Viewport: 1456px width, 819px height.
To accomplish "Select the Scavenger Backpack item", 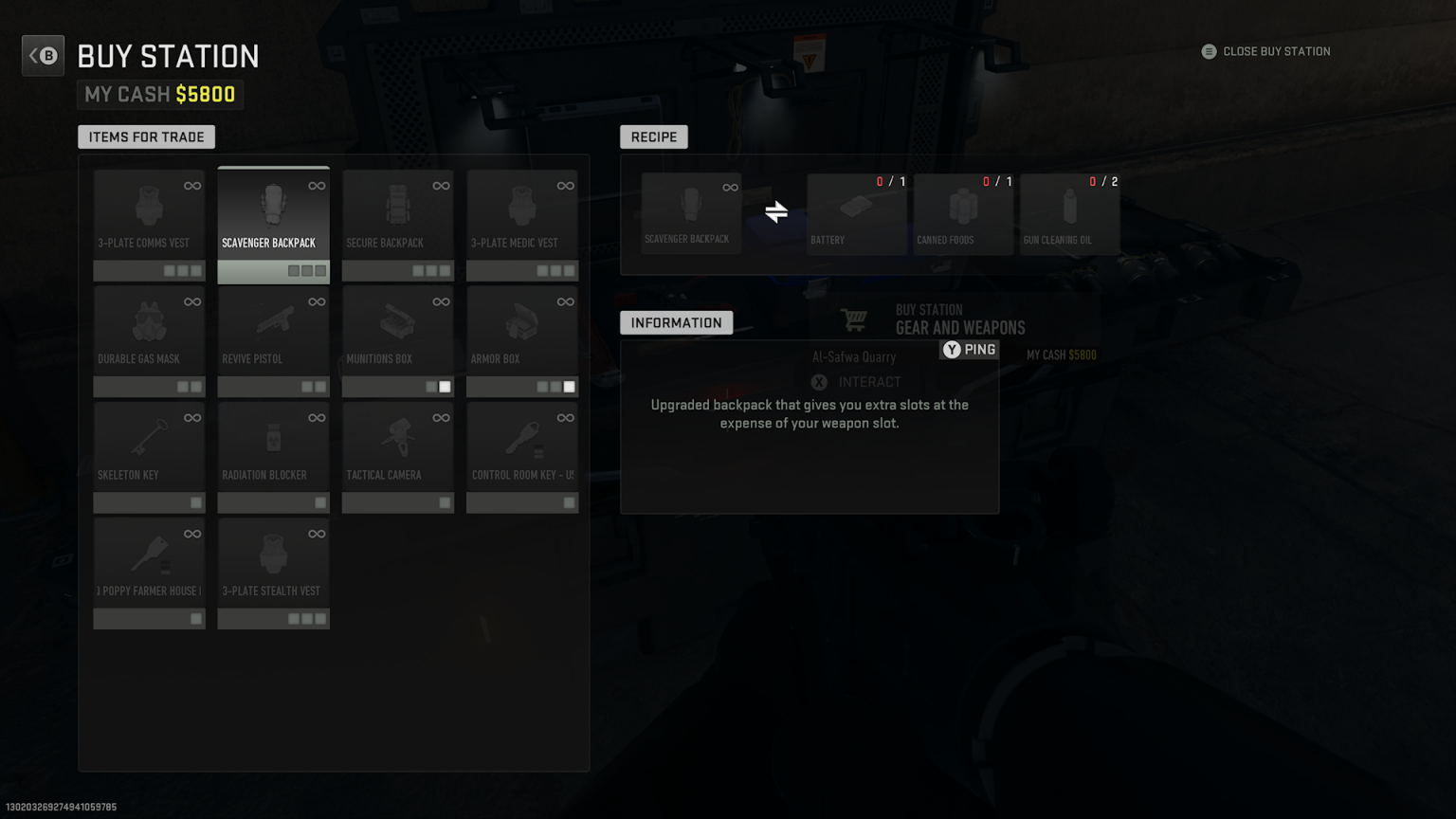I will [x=273, y=218].
